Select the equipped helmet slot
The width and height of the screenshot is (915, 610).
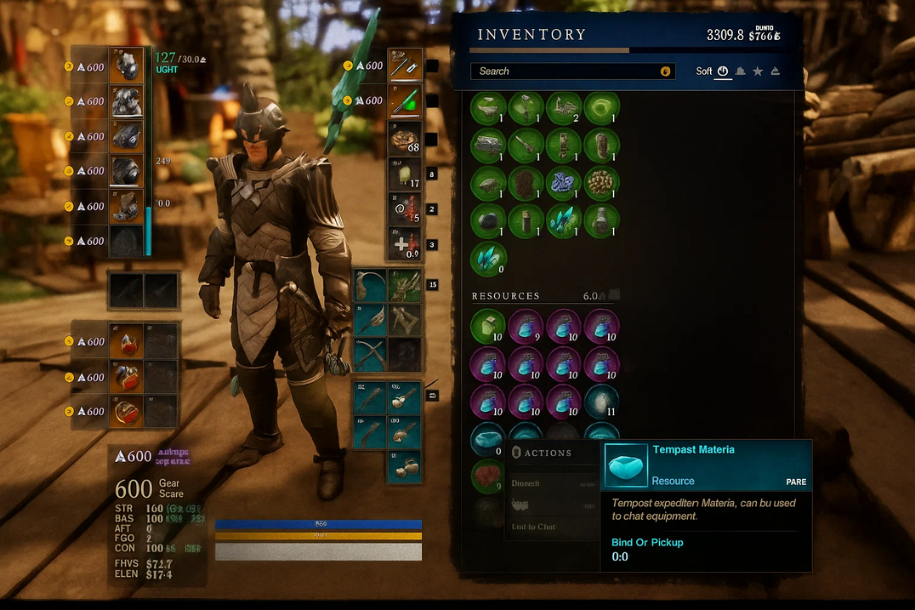coord(126,66)
